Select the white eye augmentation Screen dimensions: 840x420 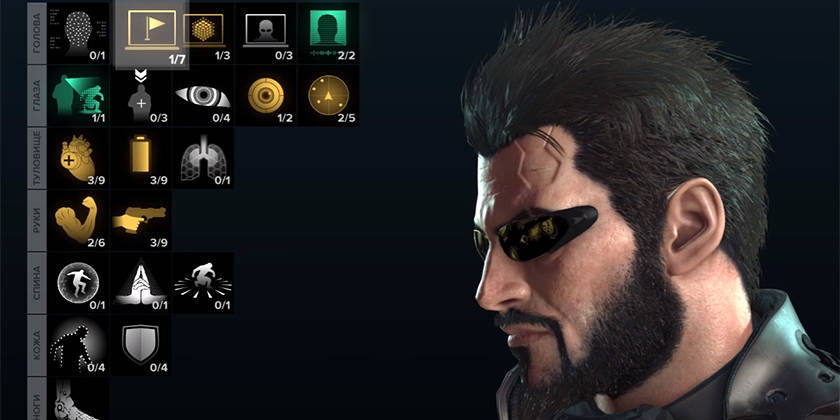[x=203, y=95]
